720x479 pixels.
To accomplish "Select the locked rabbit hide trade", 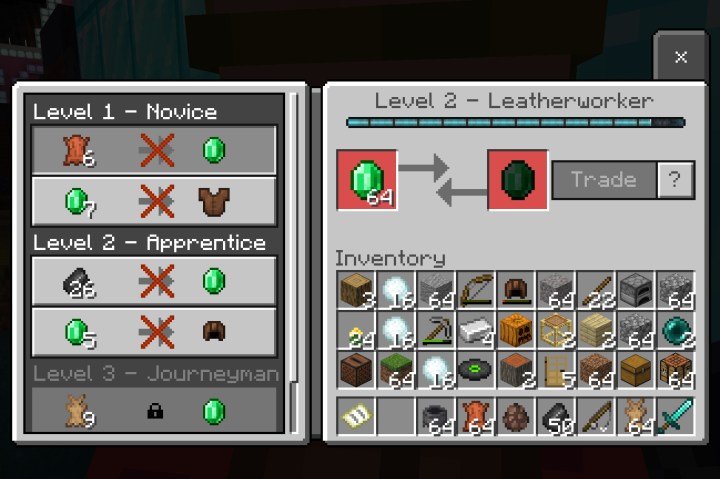I will click(154, 410).
